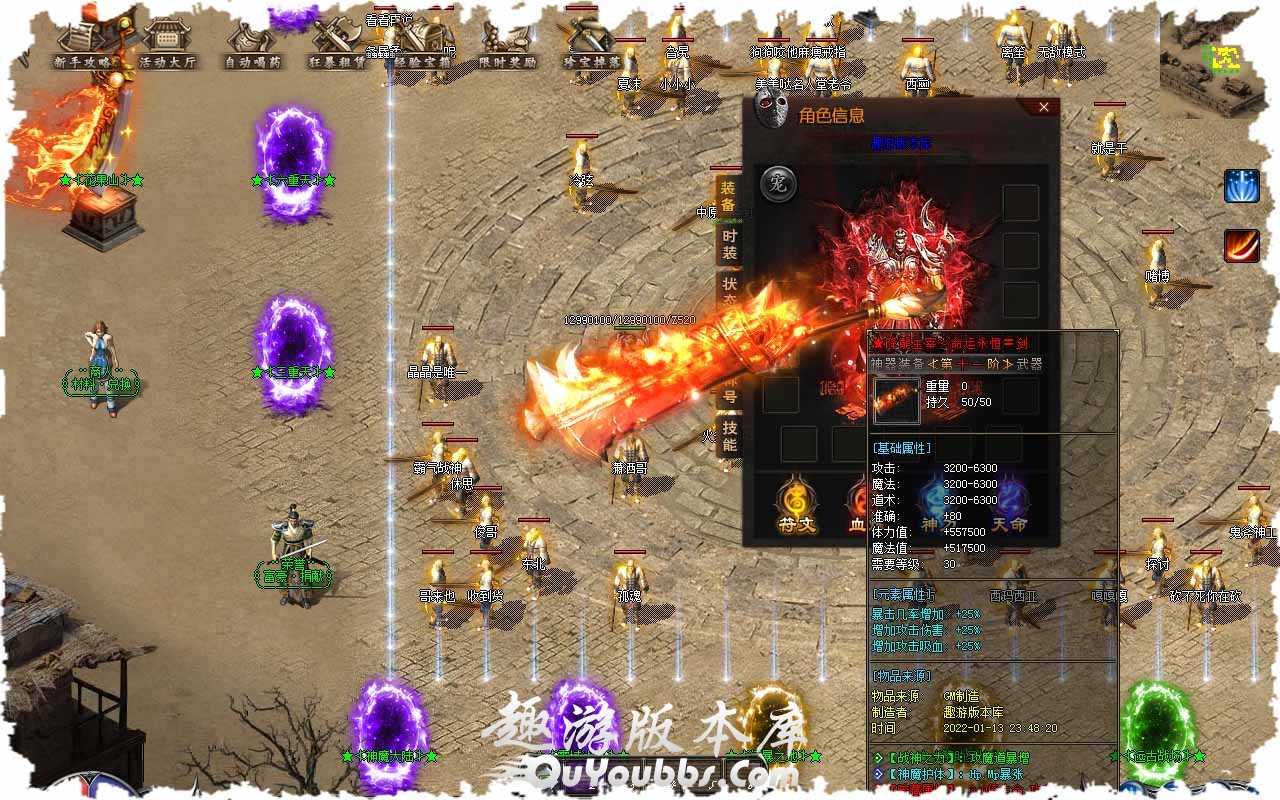The width and height of the screenshot is (1280, 800).
Task: Open the 天命 destiny section
Action: click(x=1010, y=505)
